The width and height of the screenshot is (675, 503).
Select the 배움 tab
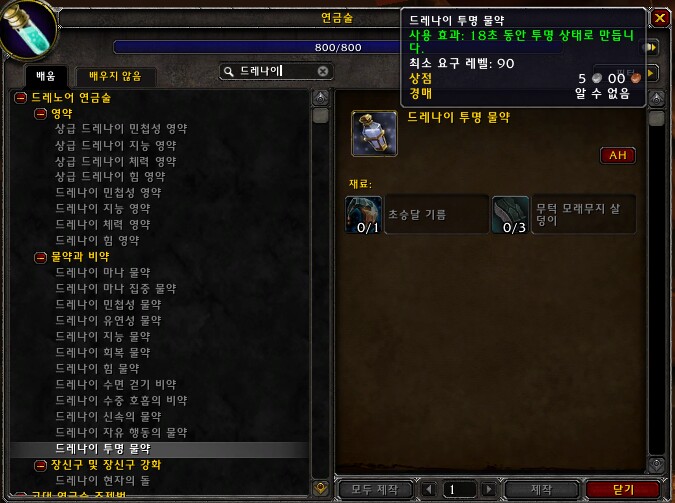tap(47, 74)
